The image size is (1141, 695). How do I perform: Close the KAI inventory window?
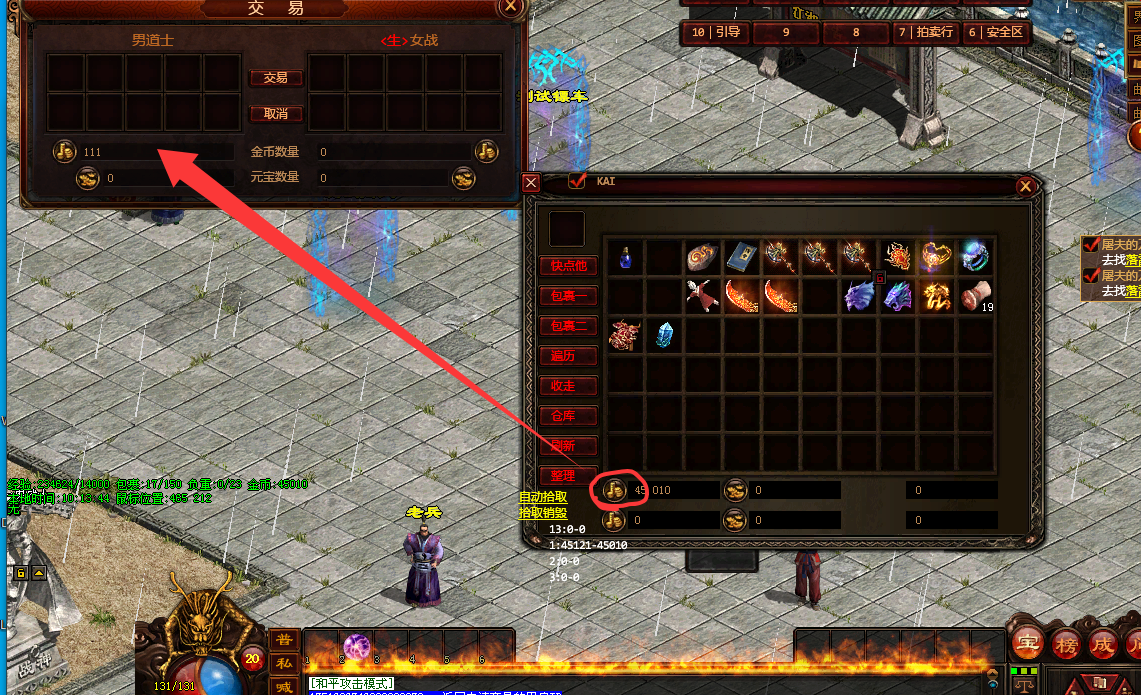point(1025,187)
